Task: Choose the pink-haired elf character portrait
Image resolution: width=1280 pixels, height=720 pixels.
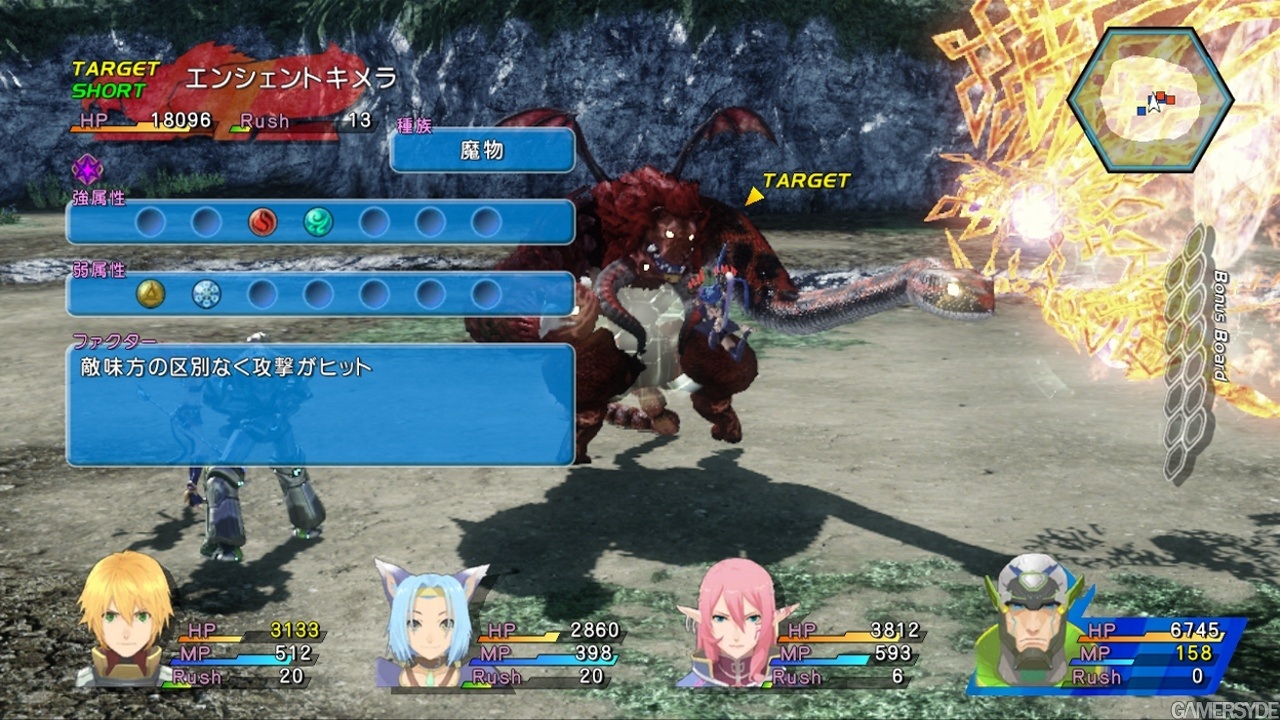Action: (738, 622)
